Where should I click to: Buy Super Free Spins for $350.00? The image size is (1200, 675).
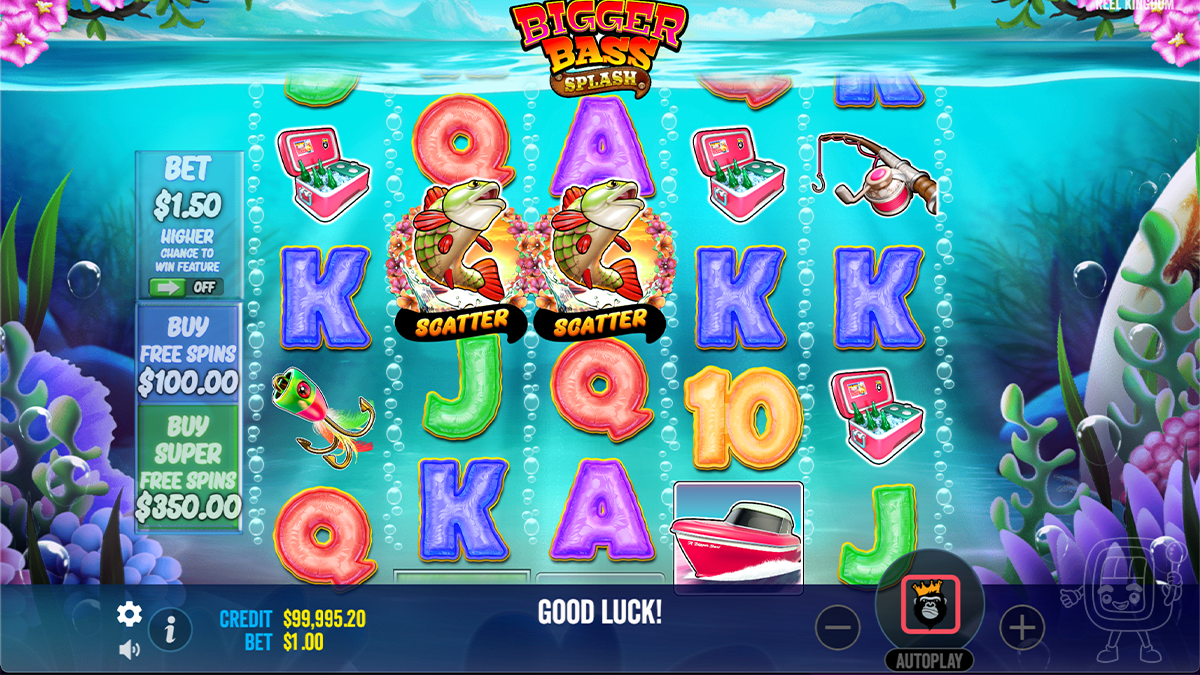(x=188, y=466)
